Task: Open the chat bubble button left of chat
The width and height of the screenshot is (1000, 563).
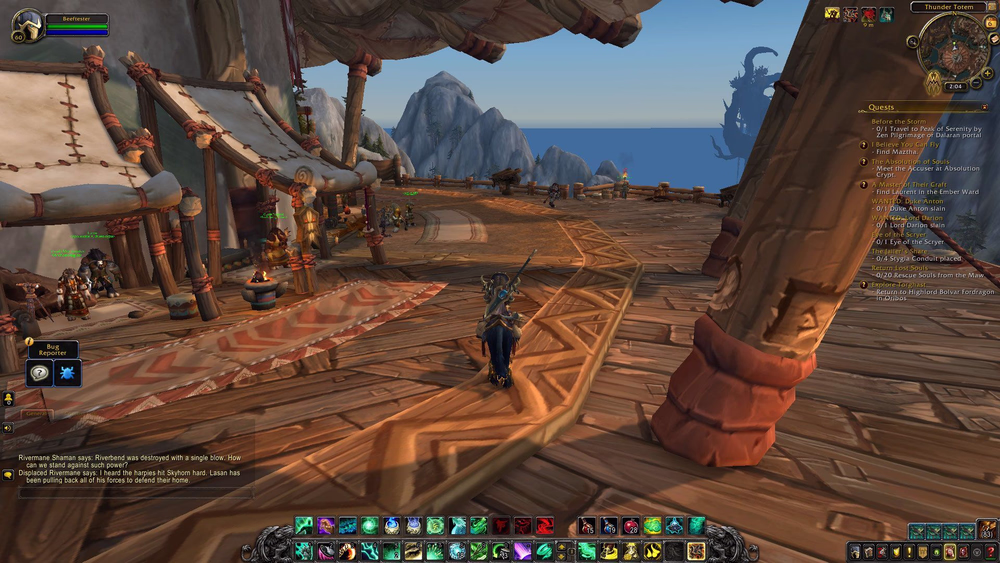Action: pos(8,474)
